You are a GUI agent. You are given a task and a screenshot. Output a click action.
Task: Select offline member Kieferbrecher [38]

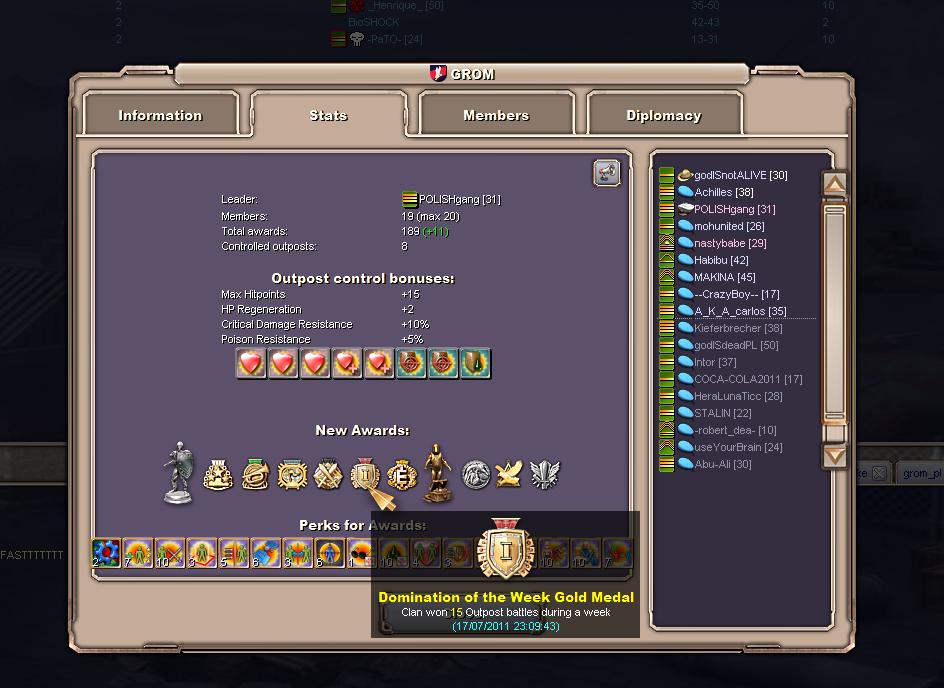[738, 328]
